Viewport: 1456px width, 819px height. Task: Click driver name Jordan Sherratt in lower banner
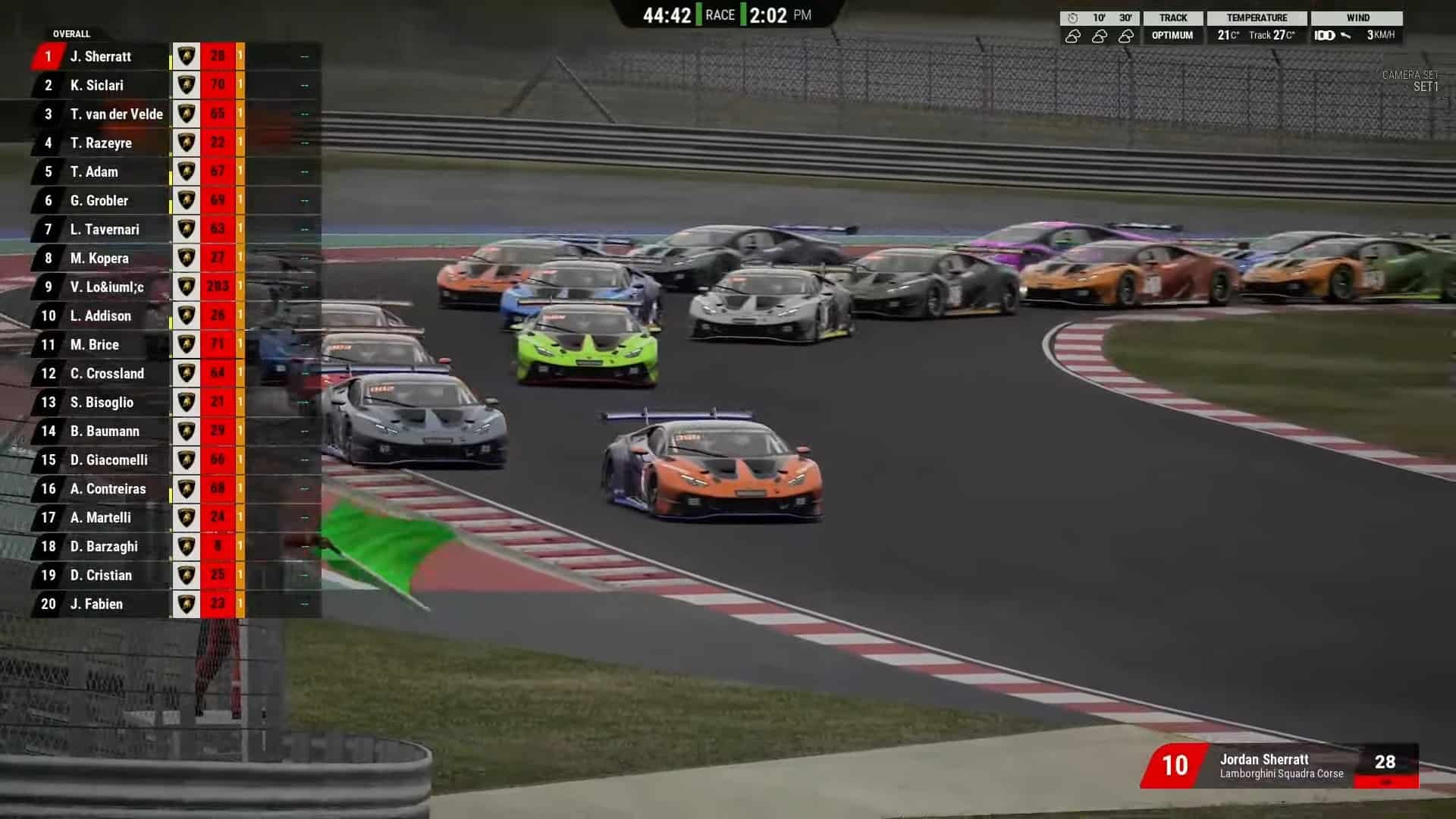coord(1263,760)
